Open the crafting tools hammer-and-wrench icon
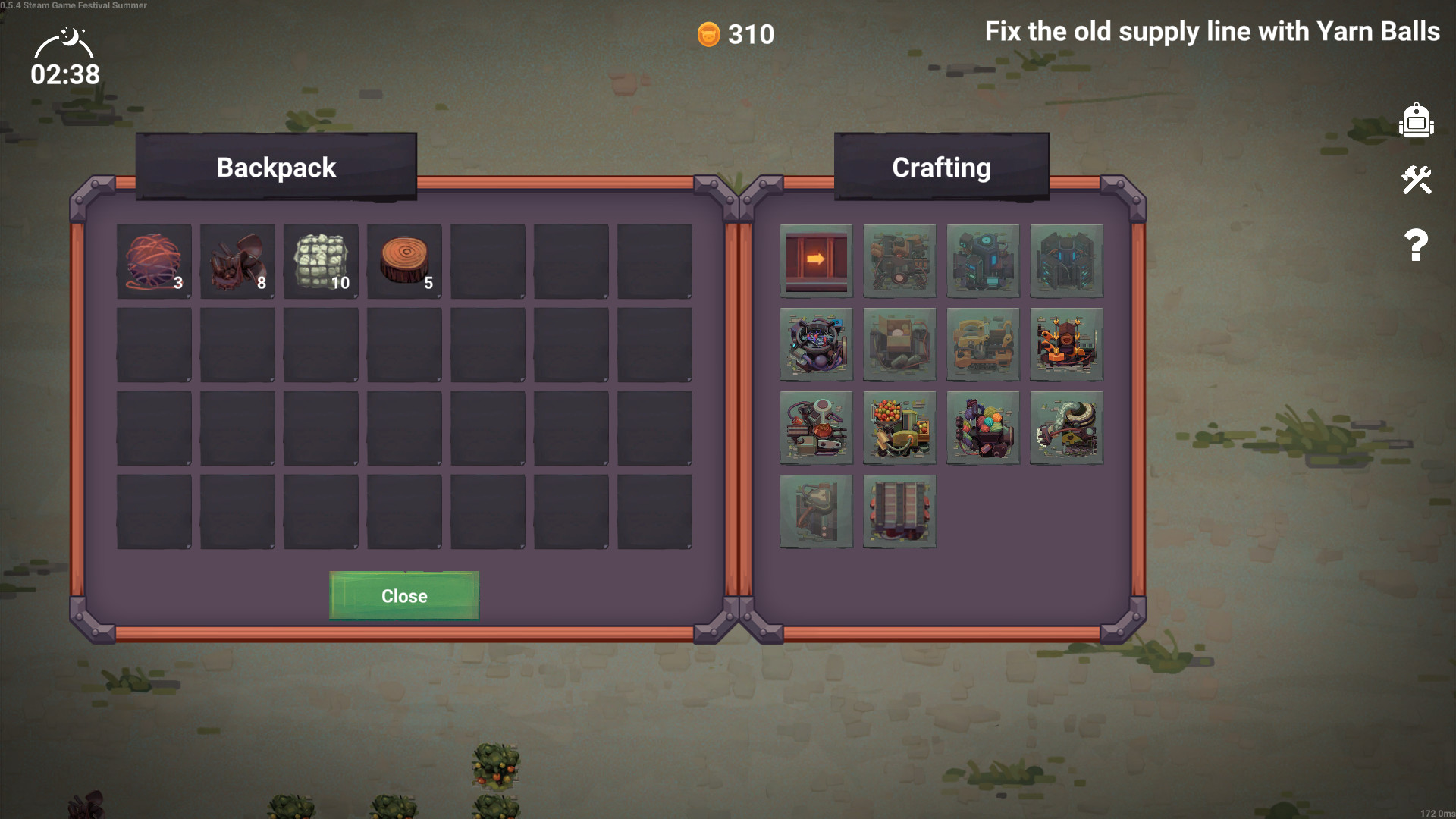The width and height of the screenshot is (1456, 819). 1416,180
